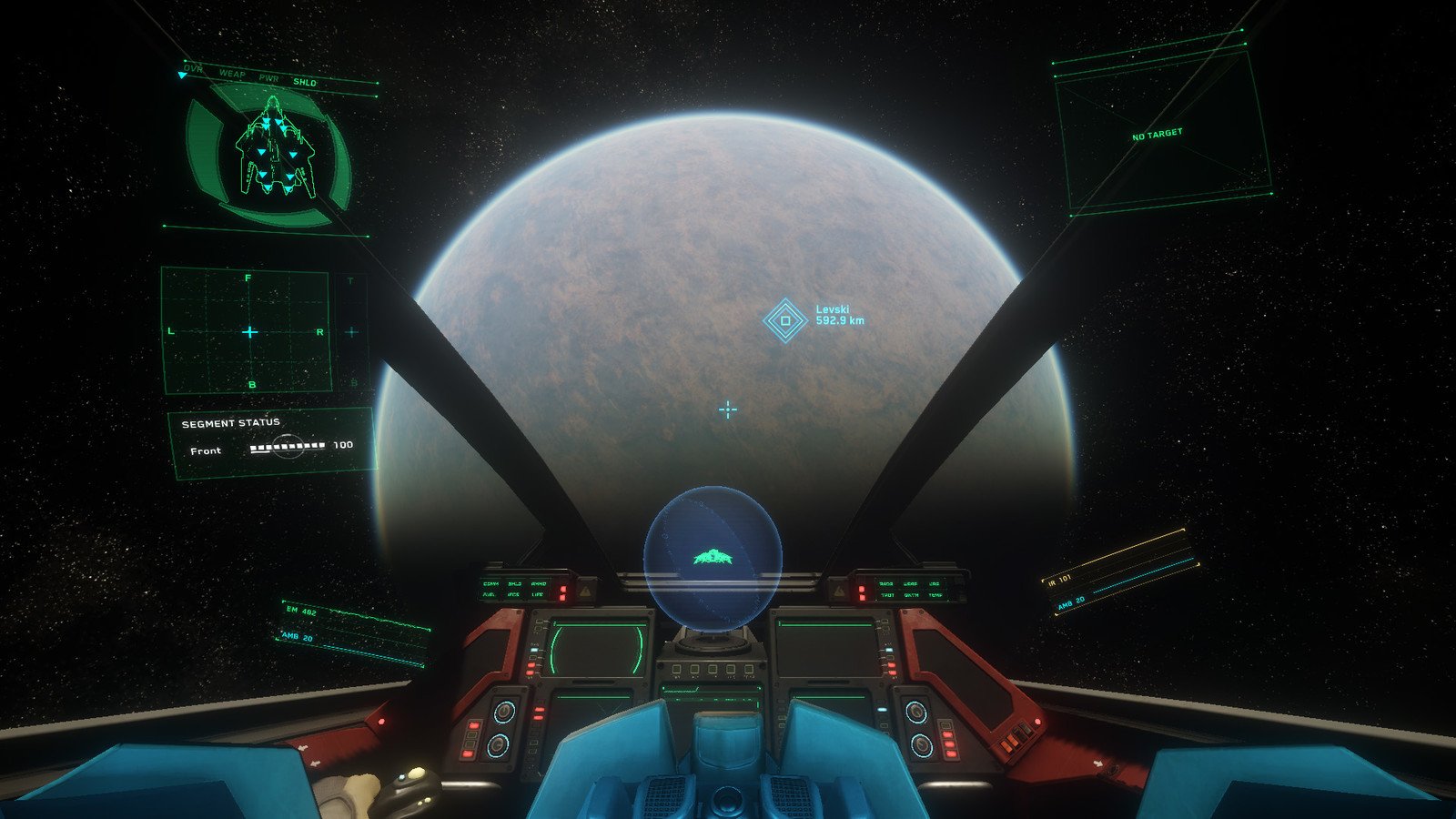Select the OVR tab on the shield HUD panel
The image size is (1456, 819).
click(193, 69)
